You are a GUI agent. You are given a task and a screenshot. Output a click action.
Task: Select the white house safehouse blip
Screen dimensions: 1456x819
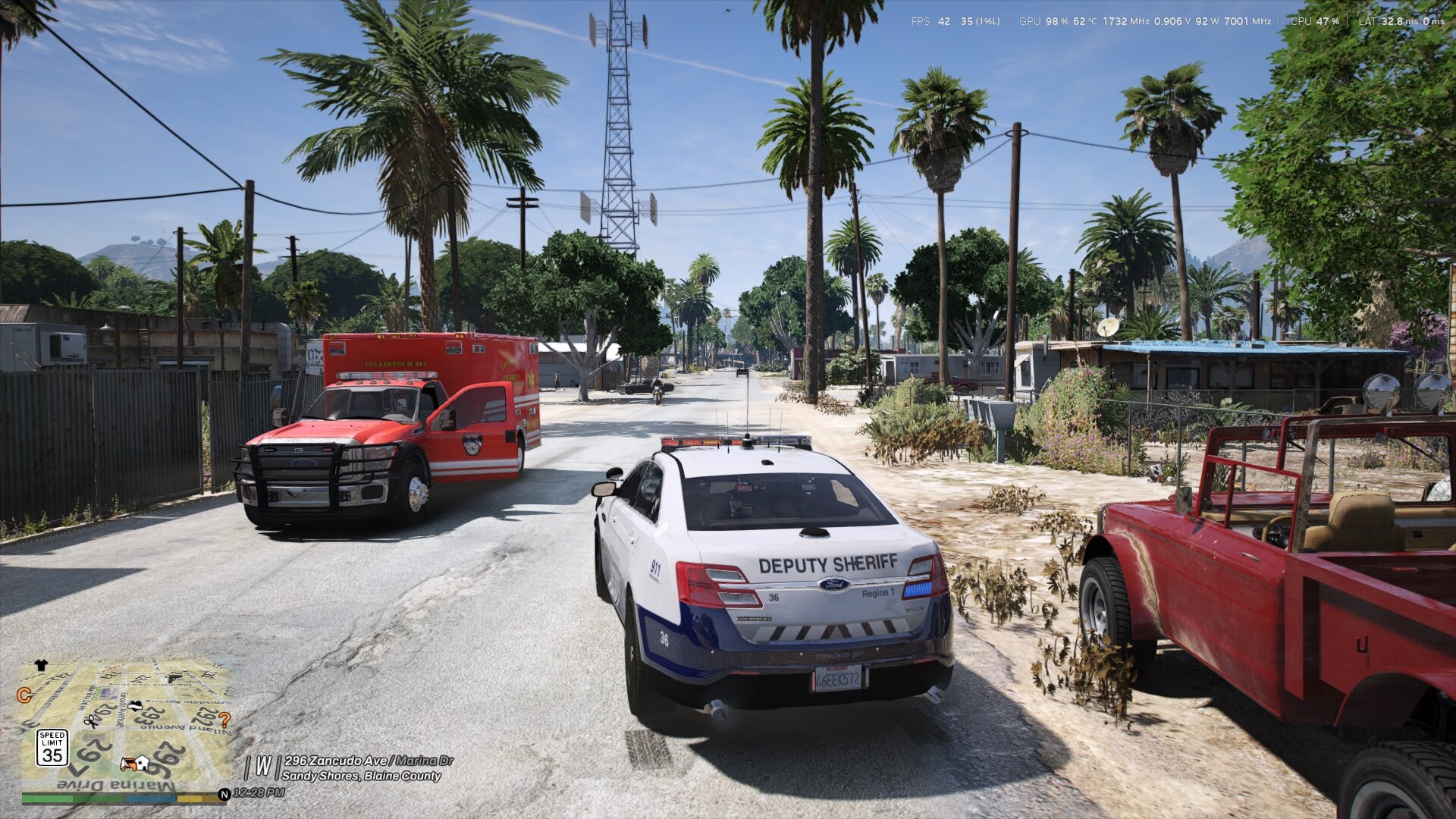point(142,762)
